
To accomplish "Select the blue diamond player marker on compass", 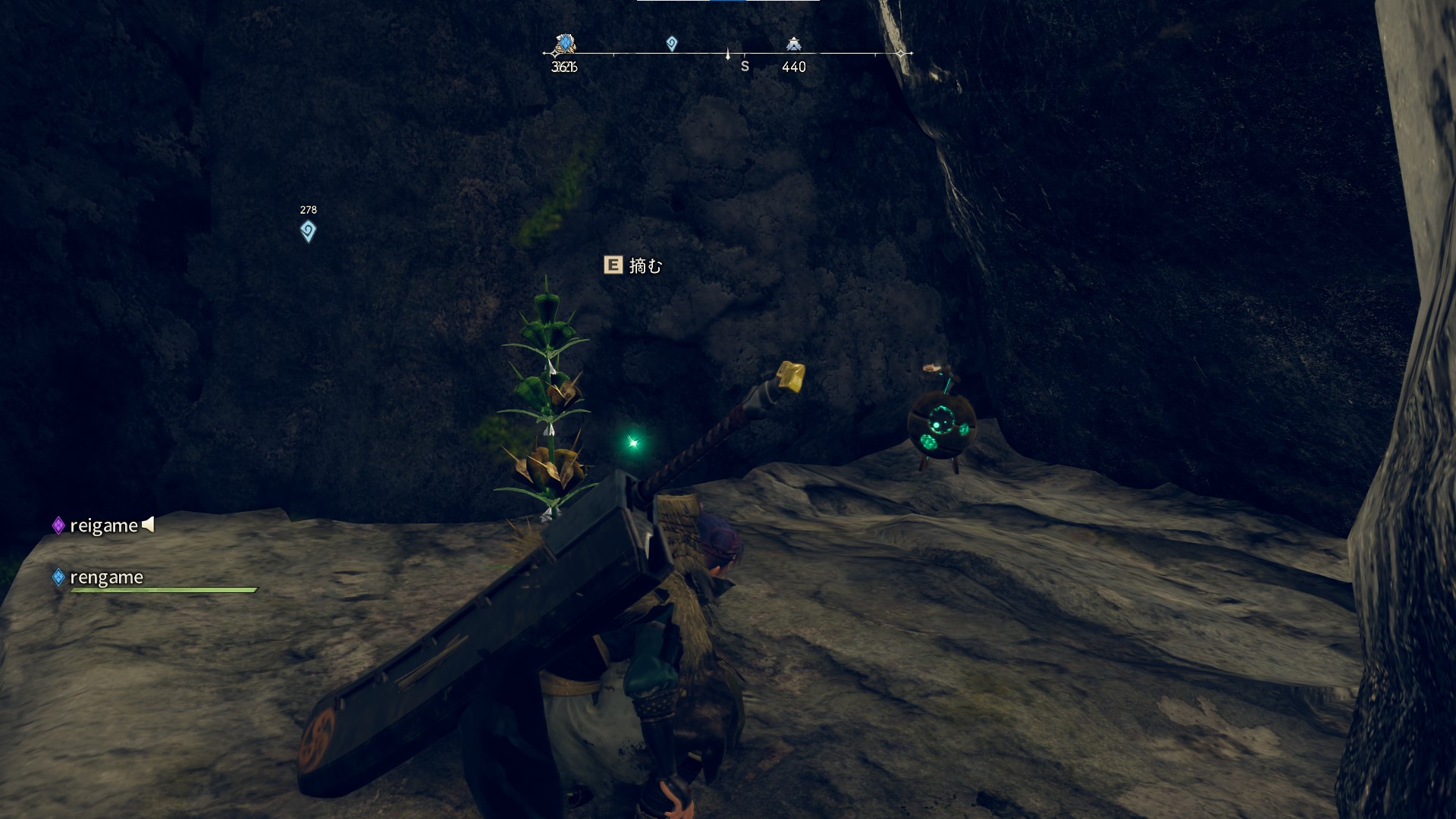I will (x=564, y=44).
